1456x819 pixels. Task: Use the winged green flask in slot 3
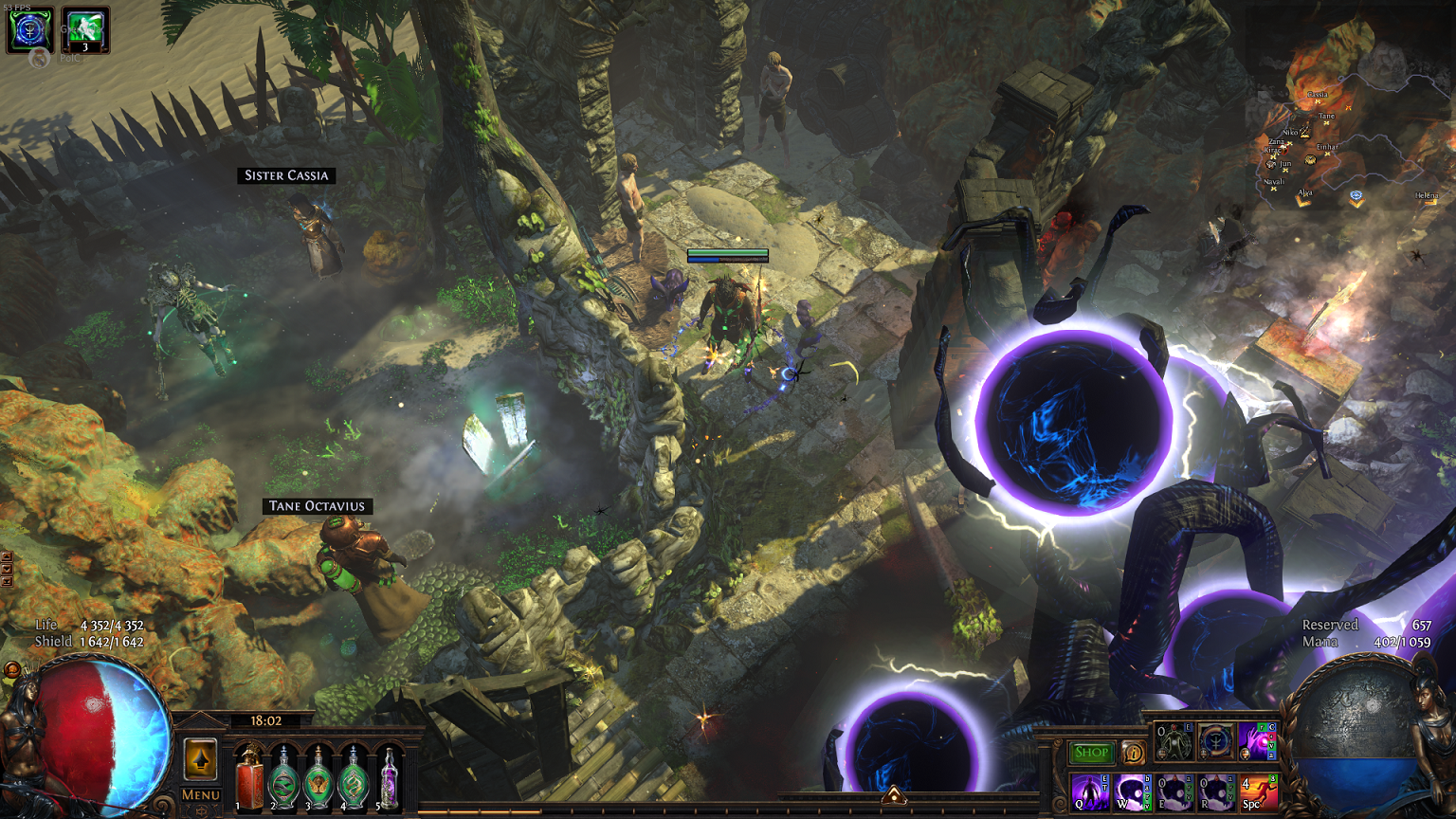coord(318,778)
